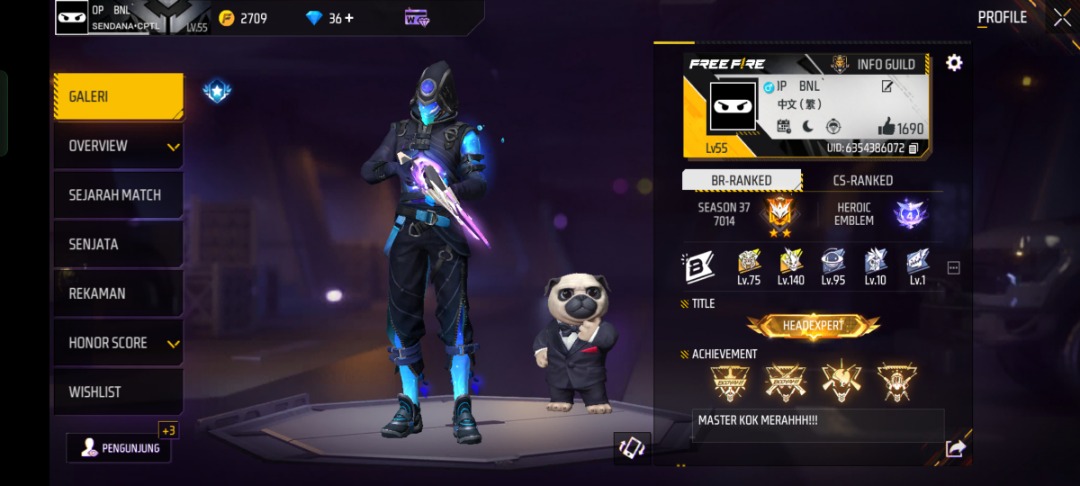
Task: Open Info Guild
Action: 876,65
